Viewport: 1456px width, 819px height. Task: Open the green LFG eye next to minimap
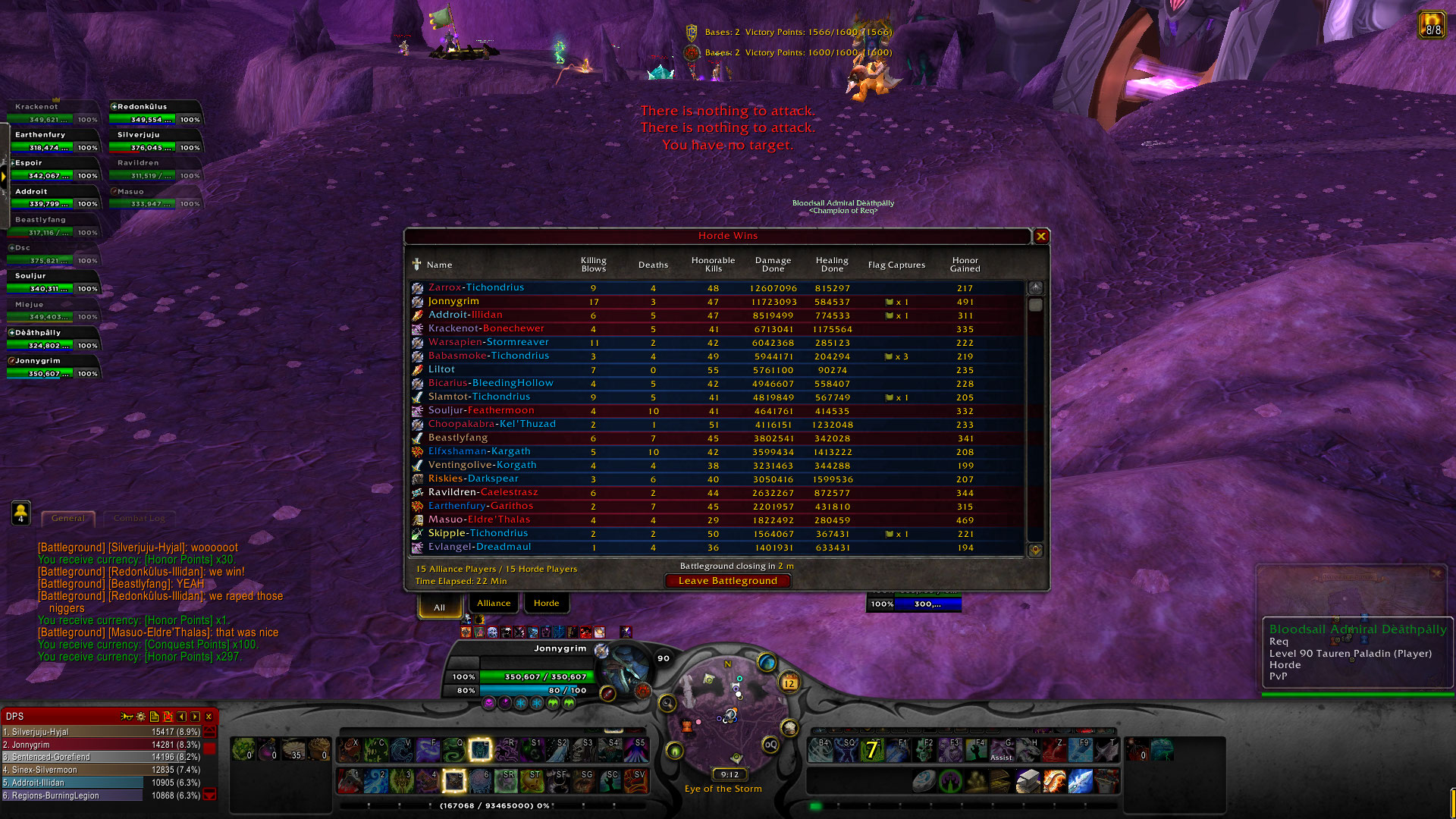tap(675, 751)
